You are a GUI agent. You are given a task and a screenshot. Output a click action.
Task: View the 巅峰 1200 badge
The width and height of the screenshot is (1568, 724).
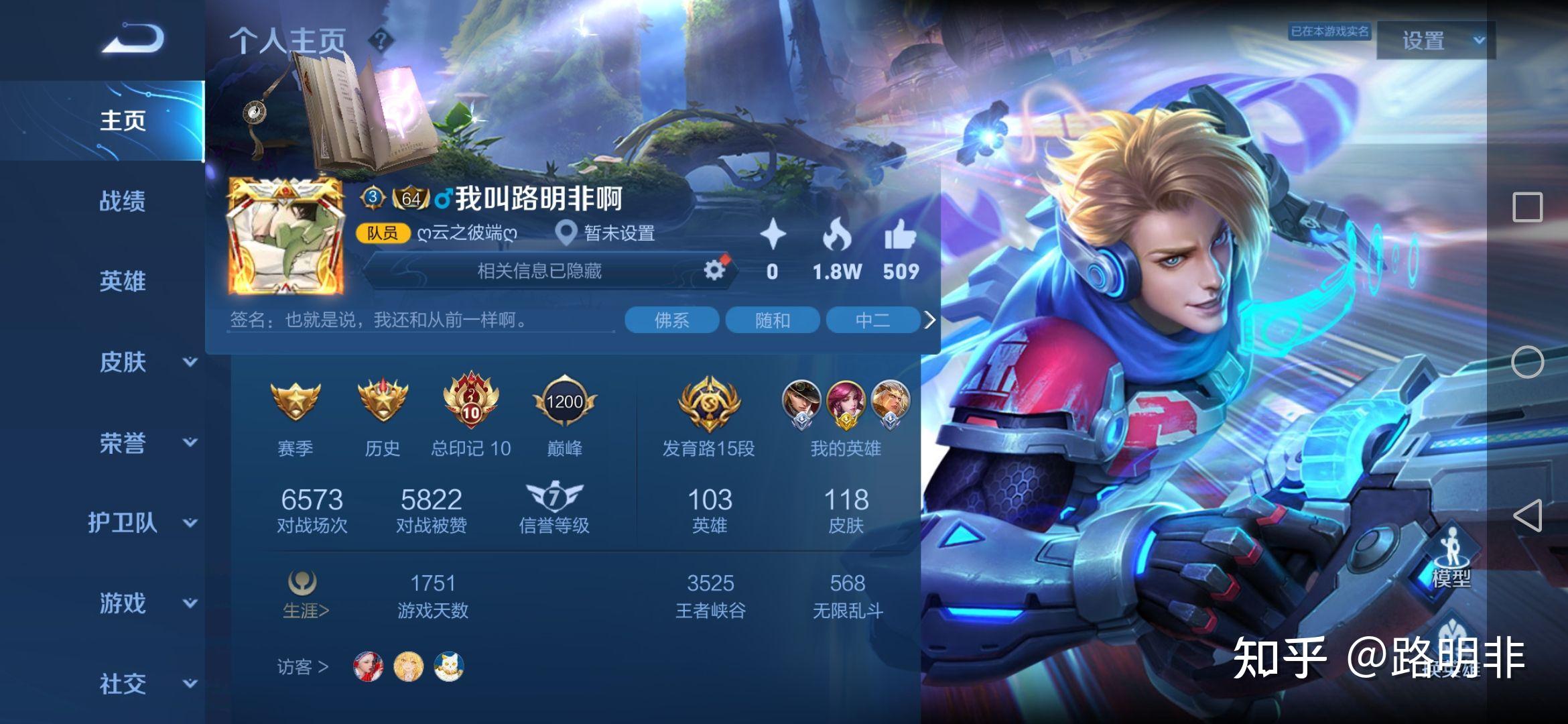coord(564,402)
